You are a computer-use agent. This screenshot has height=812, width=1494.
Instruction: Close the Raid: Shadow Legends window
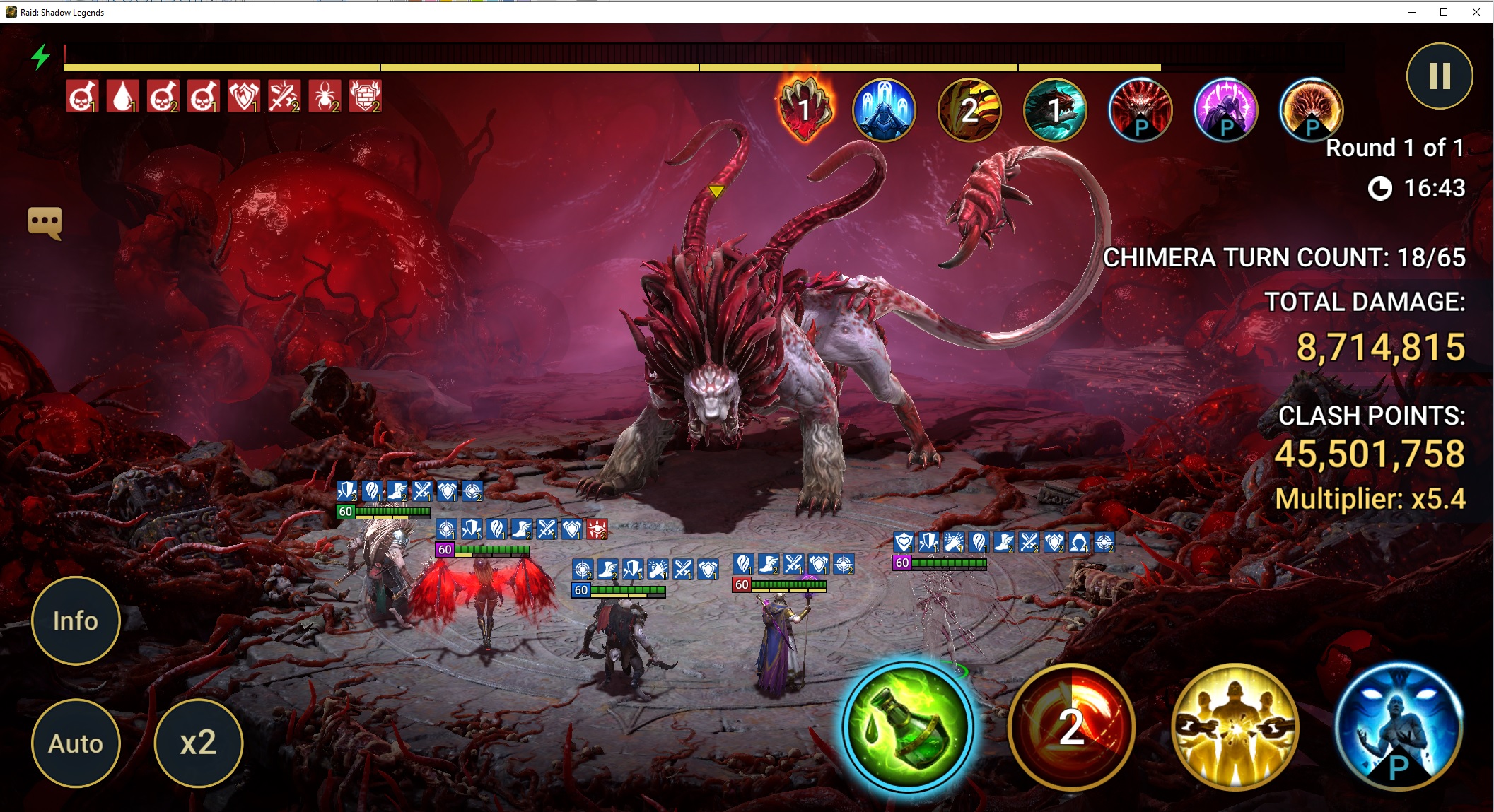(1476, 12)
